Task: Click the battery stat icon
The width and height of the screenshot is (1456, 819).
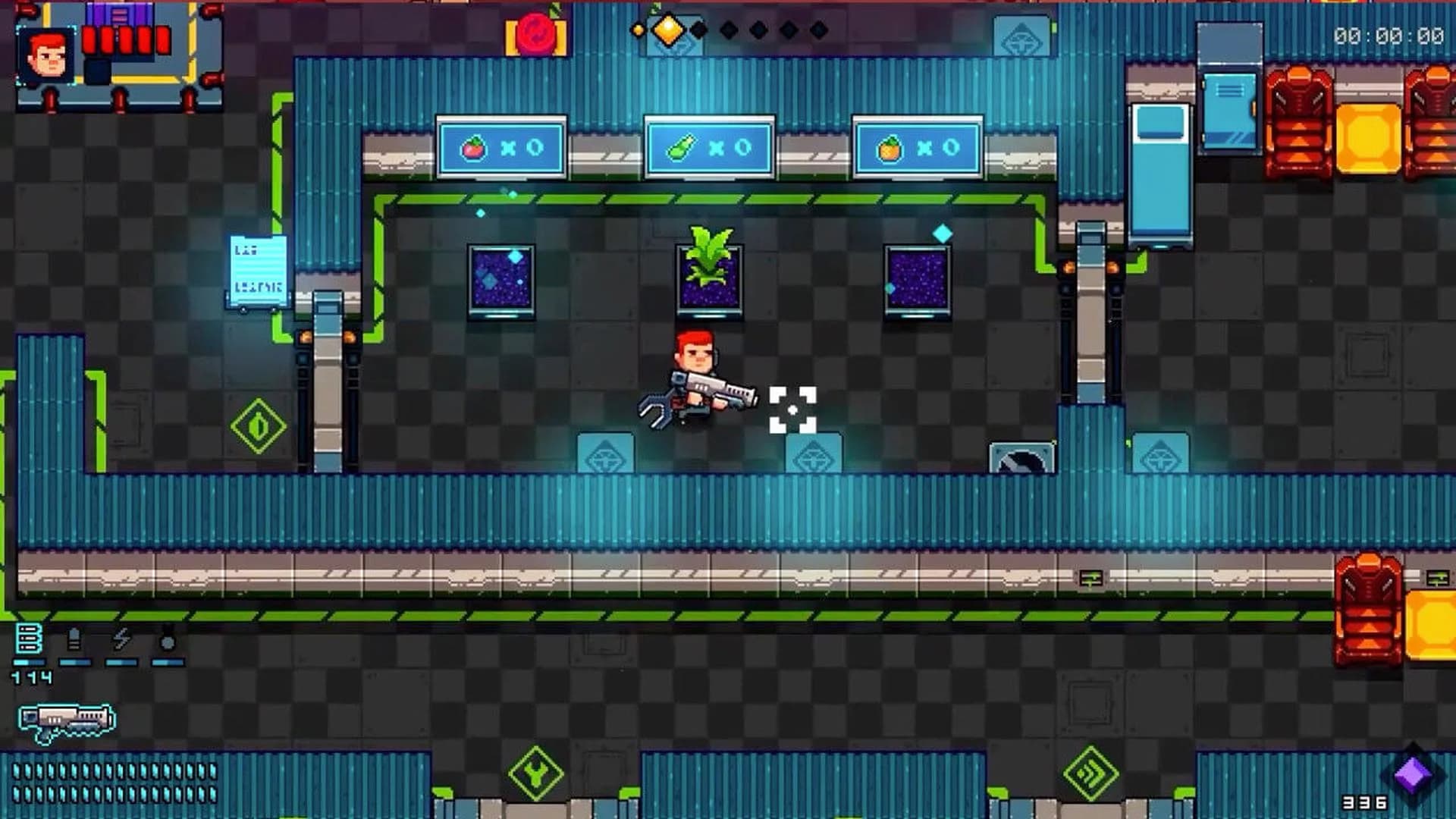Action: pyautogui.click(x=74, y=639)
